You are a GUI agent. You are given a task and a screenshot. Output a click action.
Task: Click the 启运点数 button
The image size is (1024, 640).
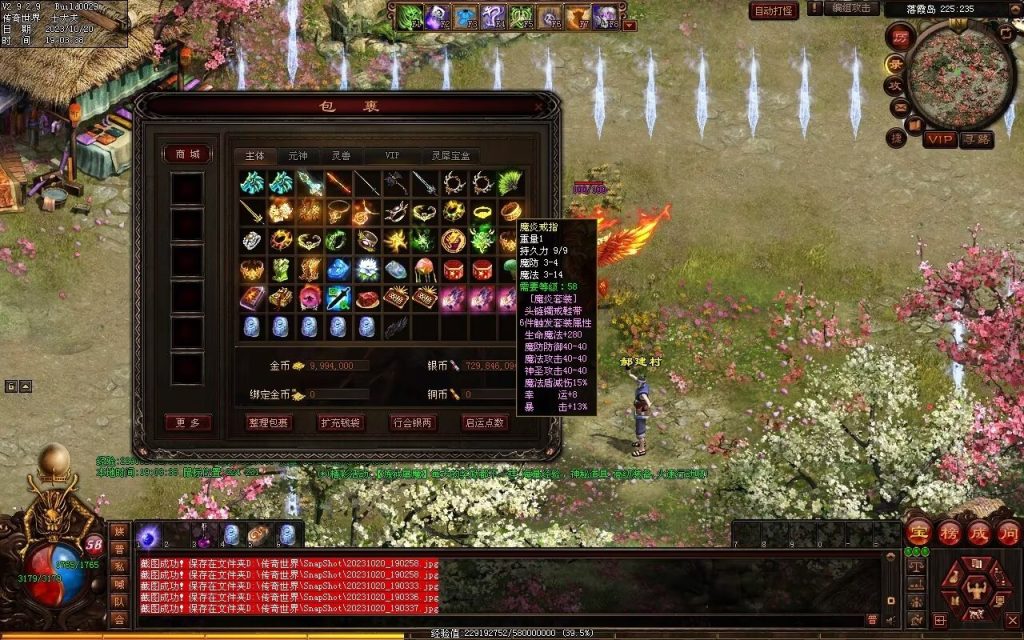point(484,423)
